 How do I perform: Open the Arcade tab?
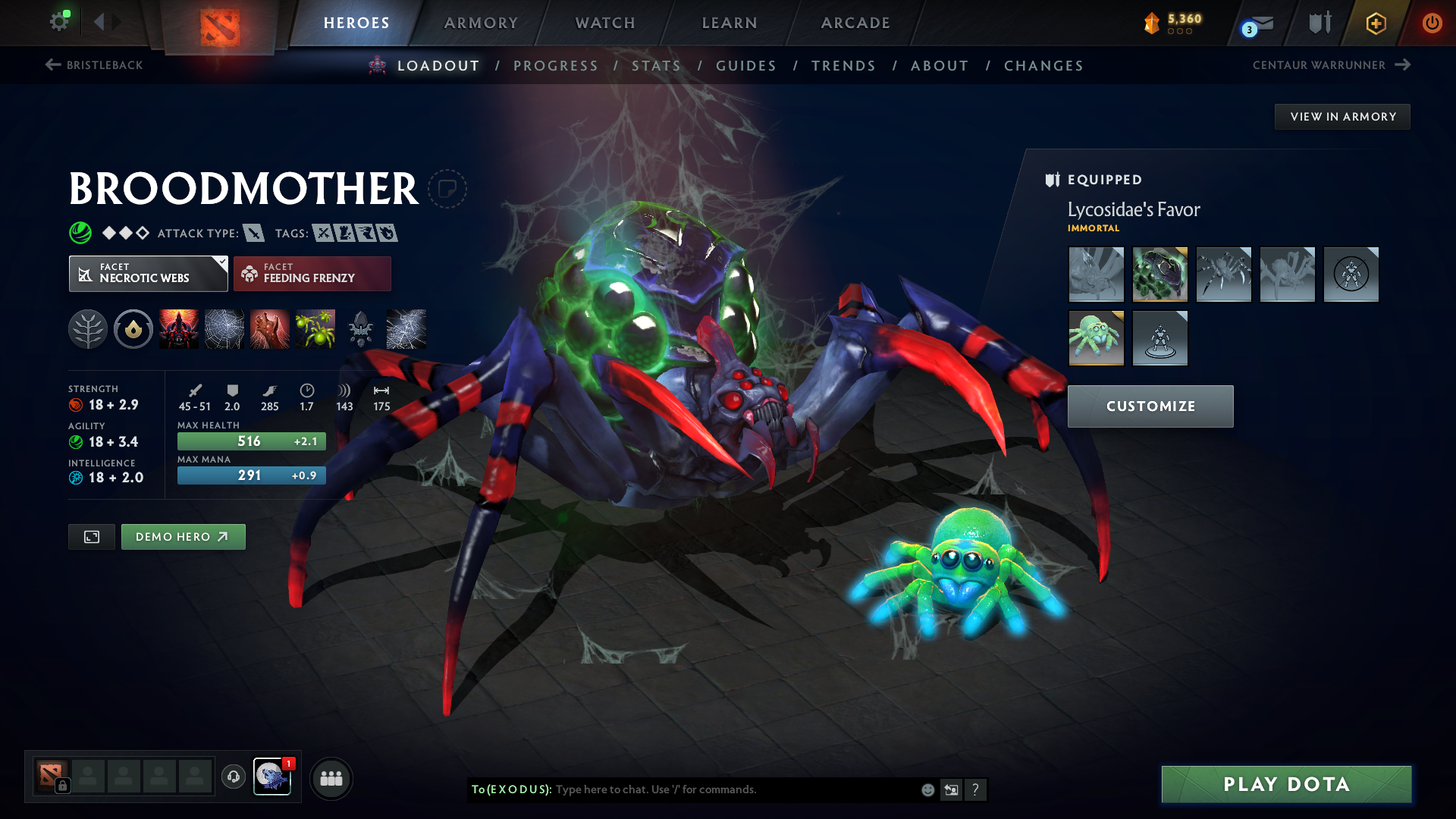coord(855,23)
